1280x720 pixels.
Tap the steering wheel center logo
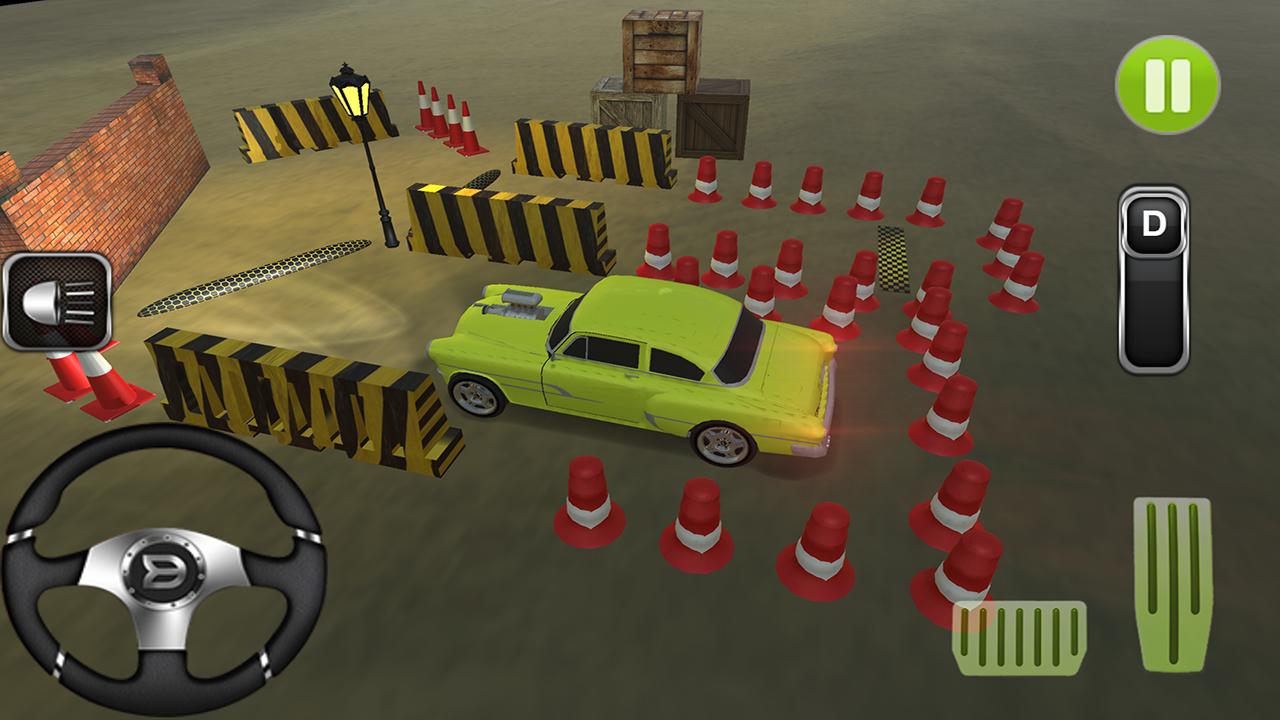pos(162,568)
